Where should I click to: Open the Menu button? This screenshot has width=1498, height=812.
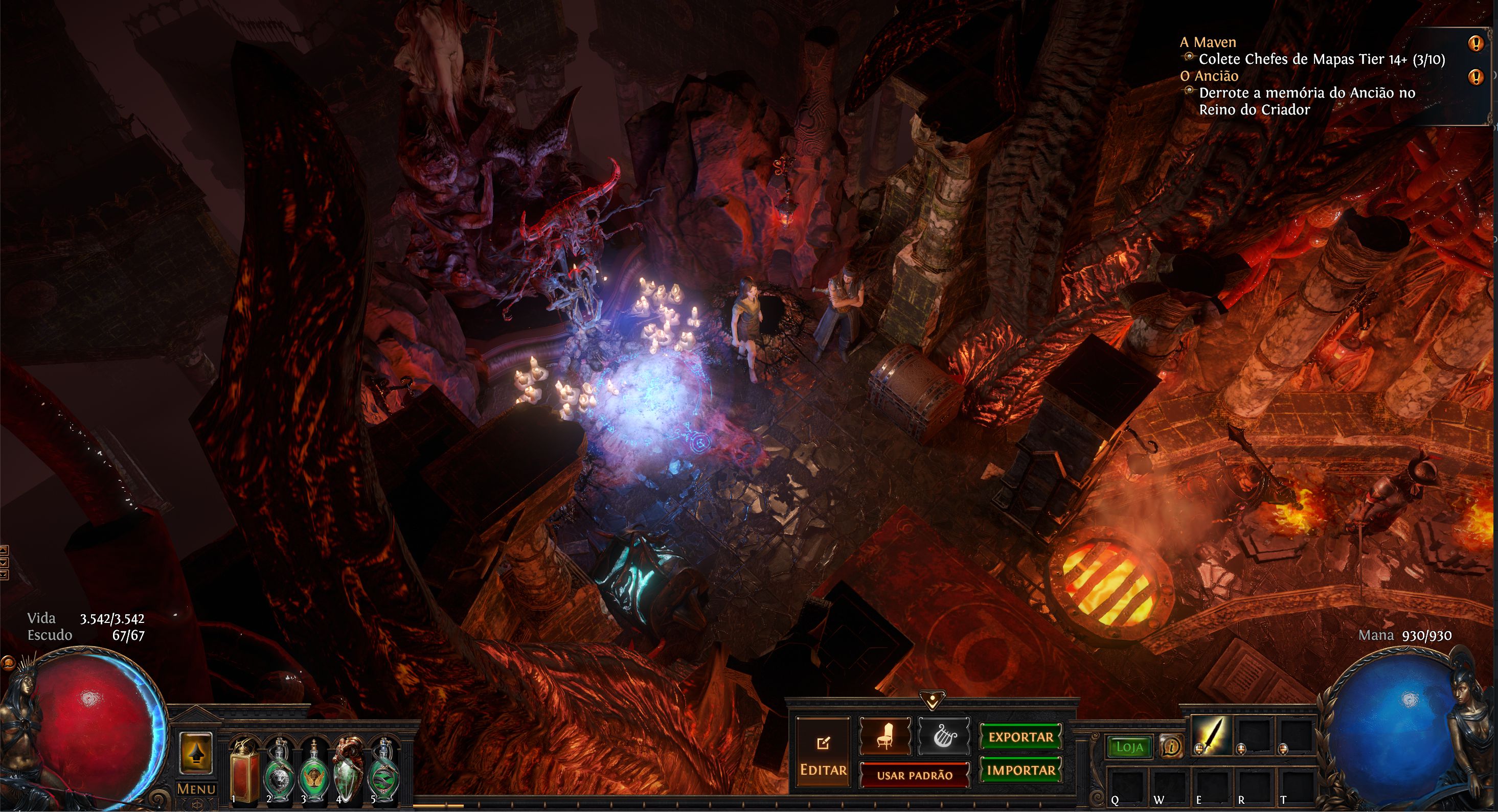196,789
